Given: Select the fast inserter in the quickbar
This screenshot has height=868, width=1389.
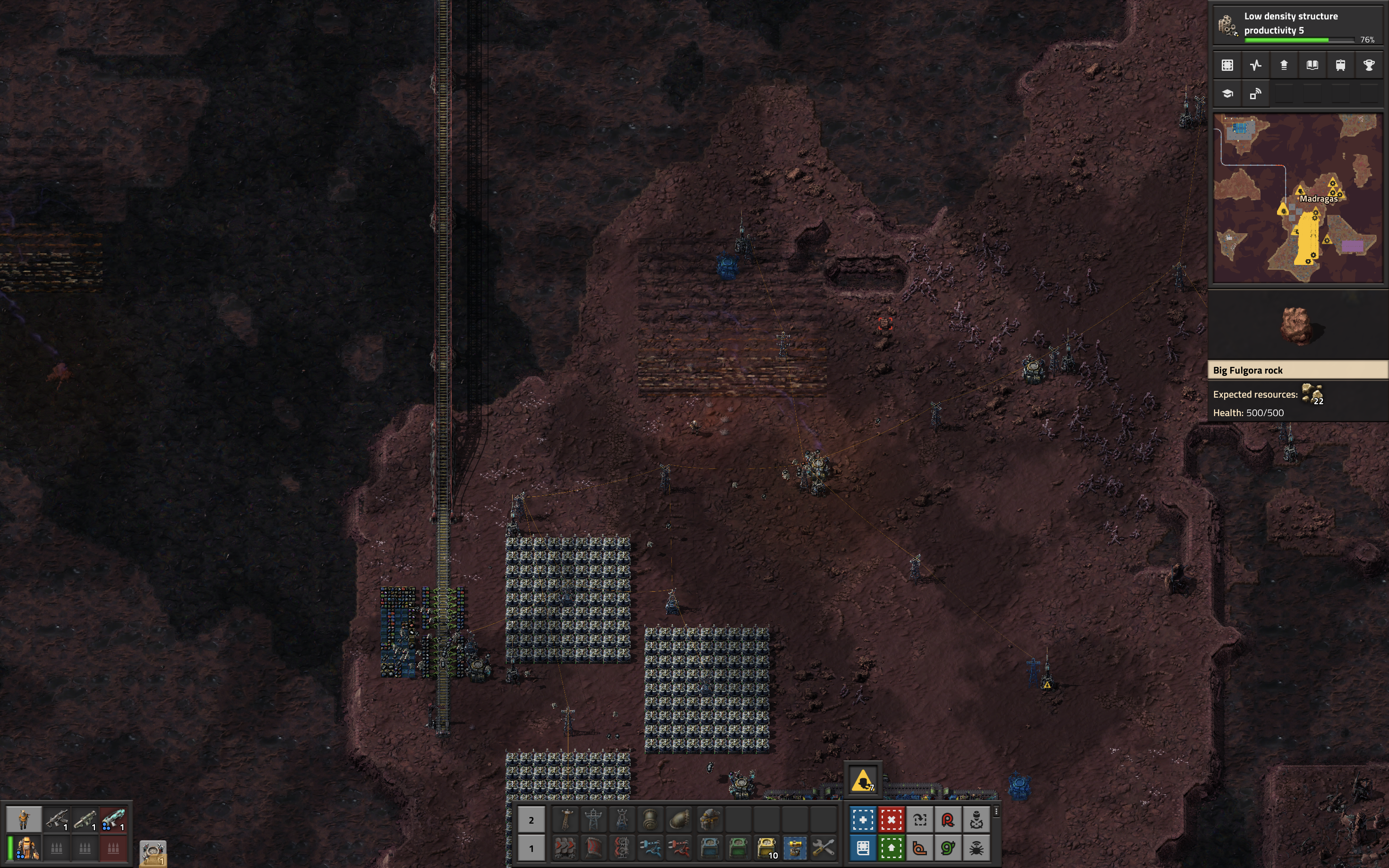Looking at the screenshot, I should coord(650,847).
